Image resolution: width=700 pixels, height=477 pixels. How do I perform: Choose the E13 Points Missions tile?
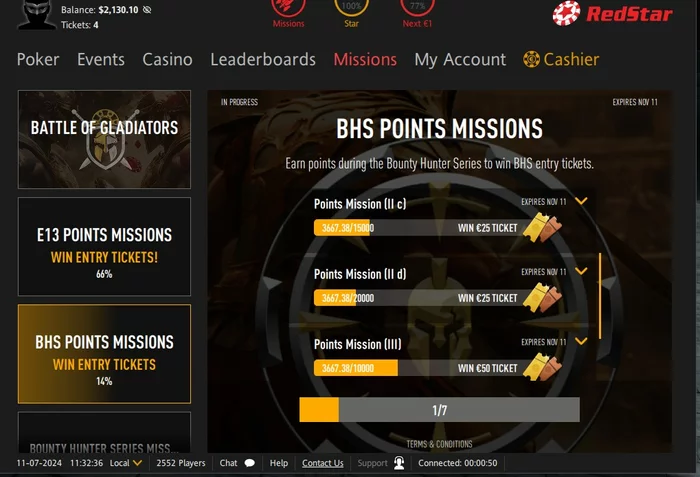104,246
